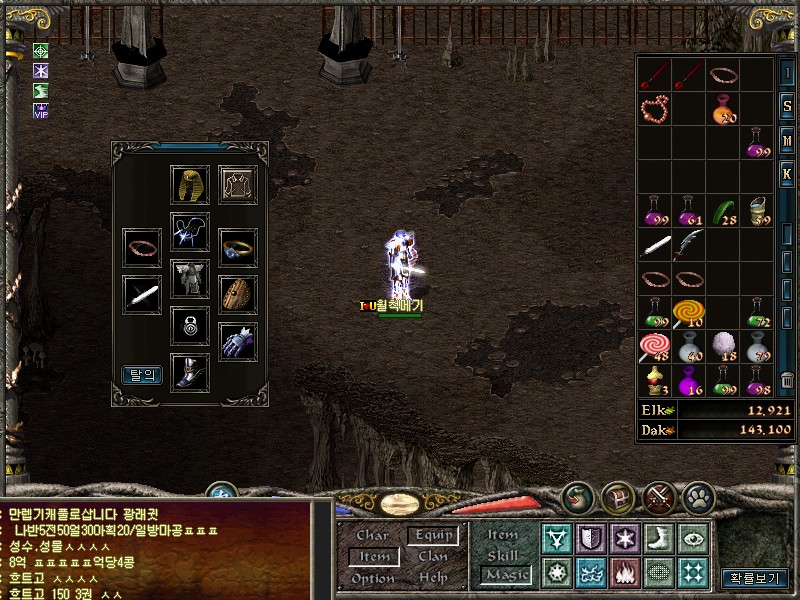The width and height of the screenshot is (800, 600).
Task: Select the golden pharaoh helmet slot
Action: pos(190,185)
